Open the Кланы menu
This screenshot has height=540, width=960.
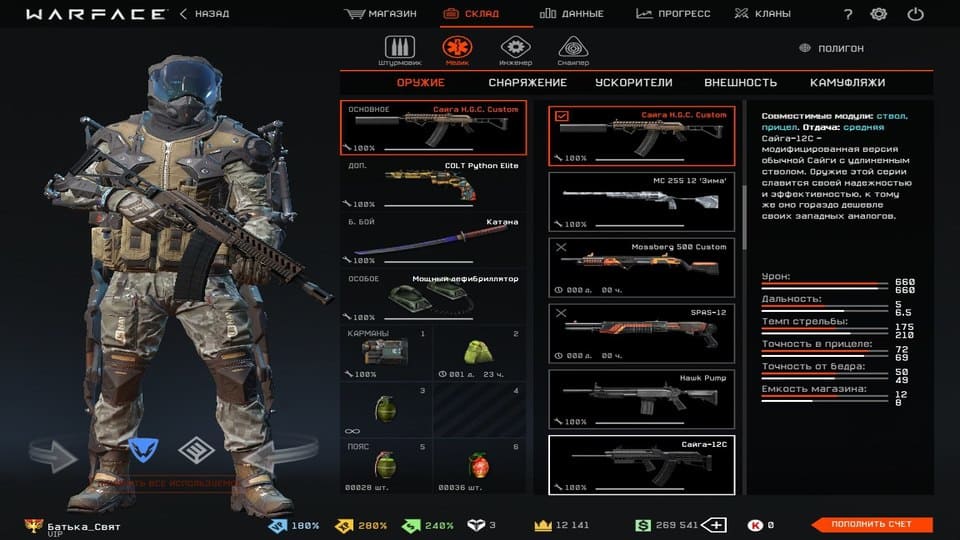coord(762,14)
